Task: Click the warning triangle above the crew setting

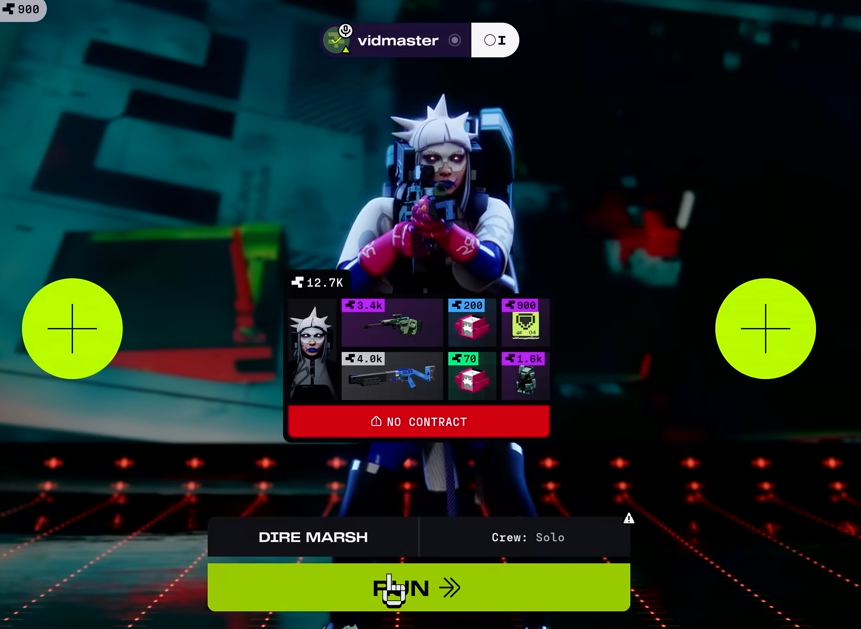Action: click(x=629, y=518)
